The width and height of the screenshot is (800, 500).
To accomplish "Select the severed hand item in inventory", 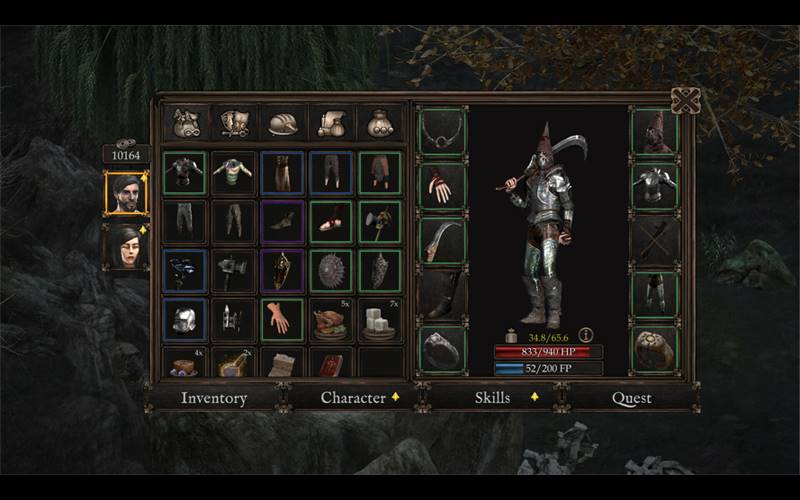I will [283, 320].
